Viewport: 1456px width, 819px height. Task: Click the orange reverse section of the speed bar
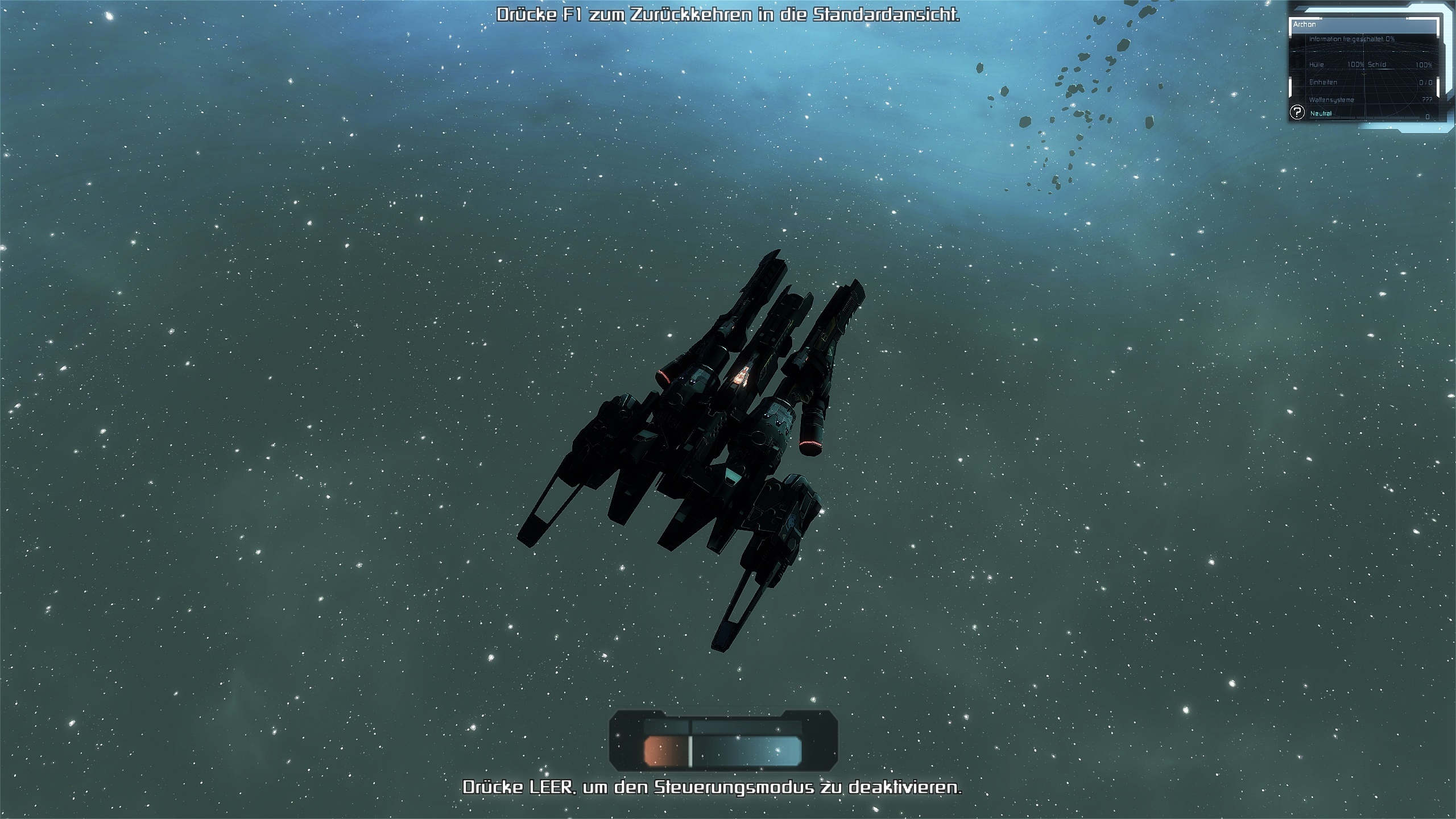coord(664,751)
